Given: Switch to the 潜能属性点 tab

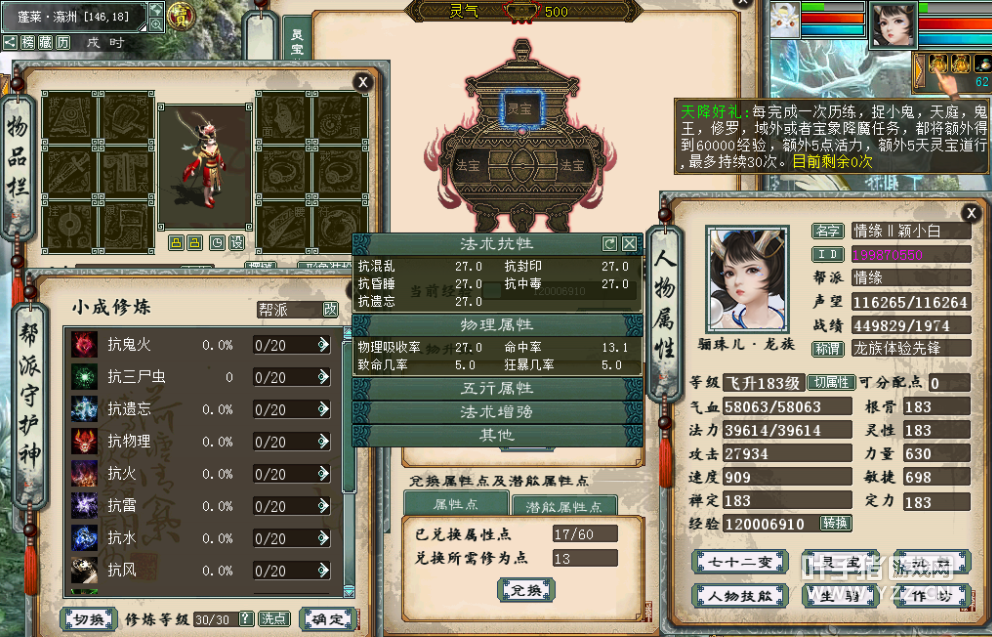Looking at the screenshot, I should (571, 506).
